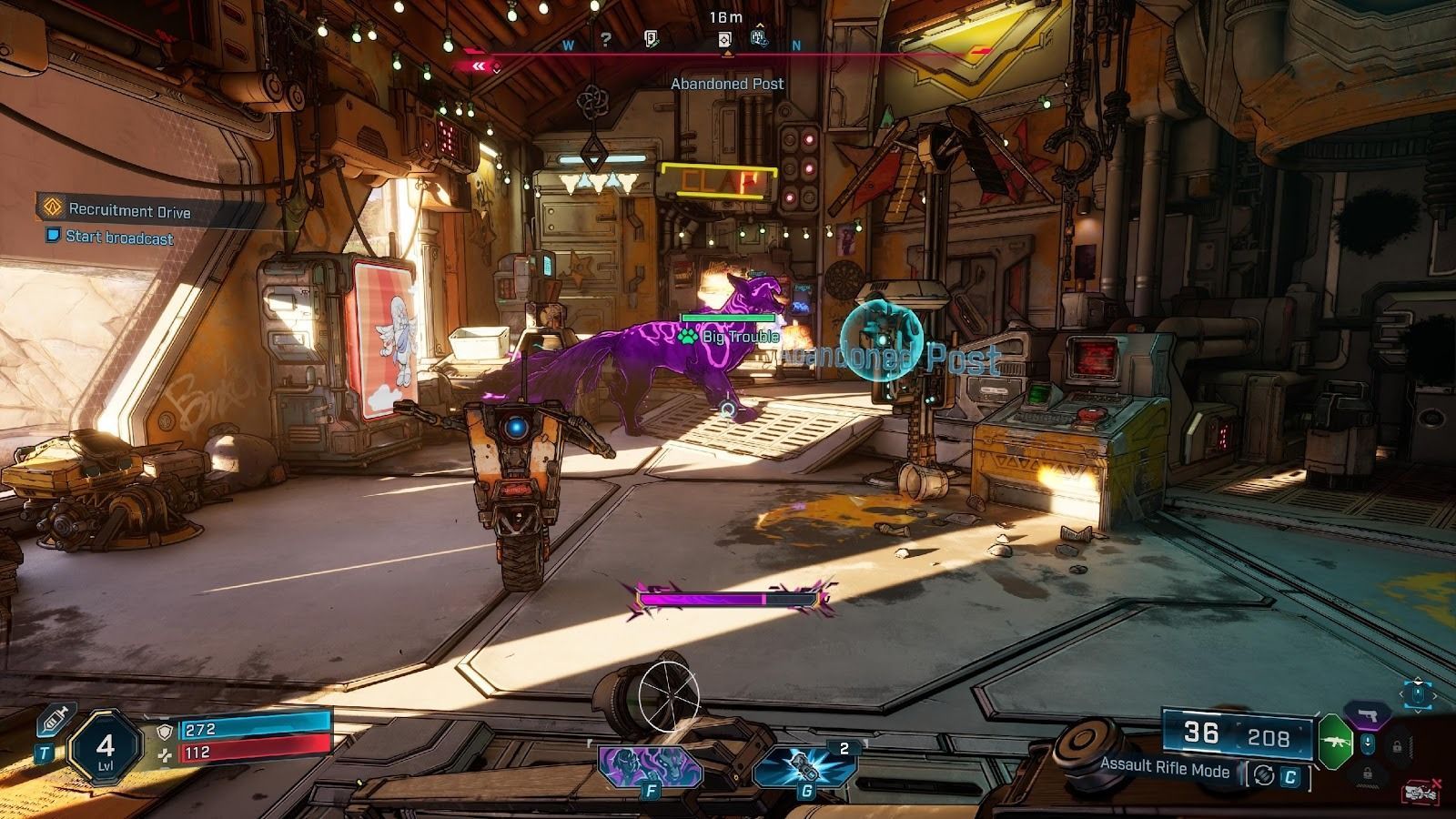Click the repair kit syringe icon
This screenshot has width=1456, height=819.
[50, 724]
